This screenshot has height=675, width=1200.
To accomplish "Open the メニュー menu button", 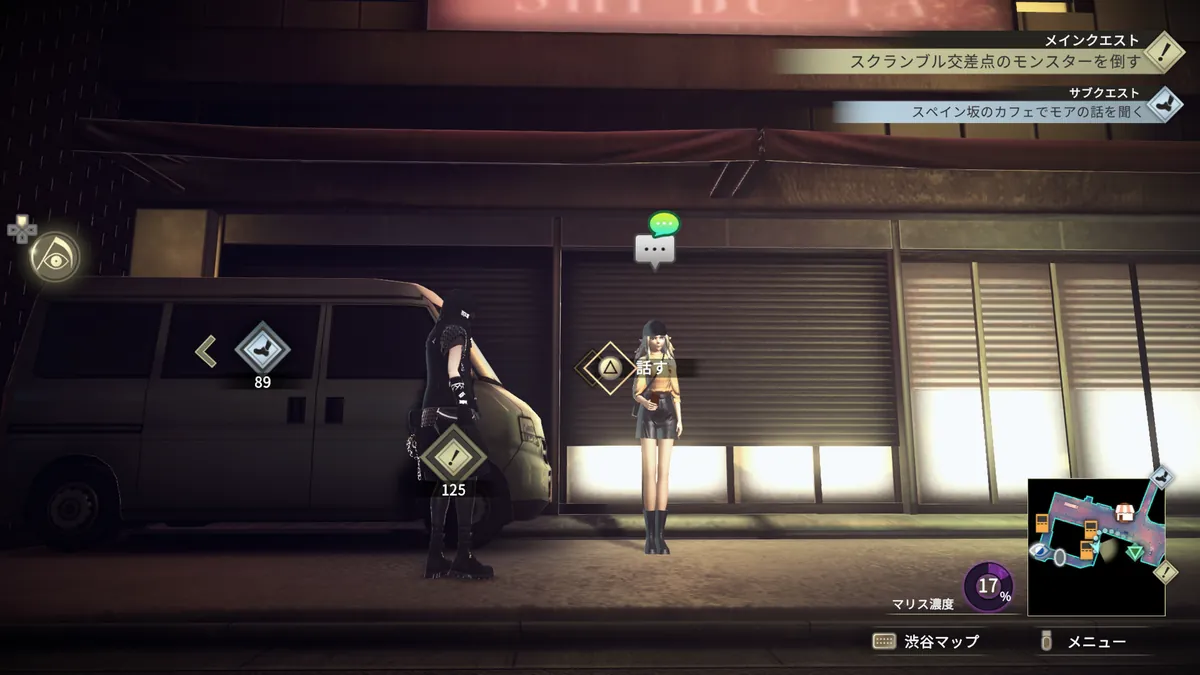I will click(x=1084, y=642).
